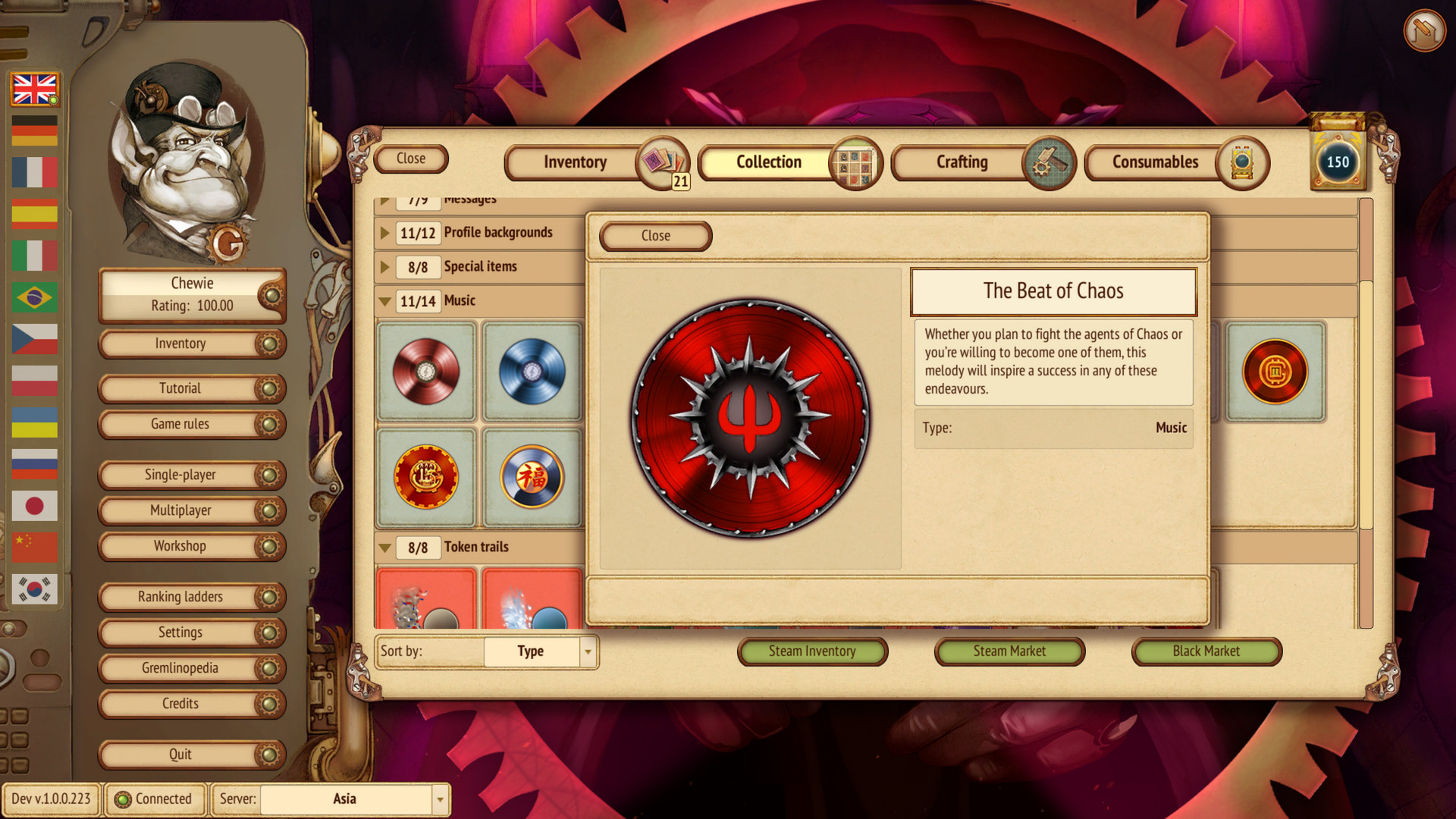Click the Connected status indicator

155,799
